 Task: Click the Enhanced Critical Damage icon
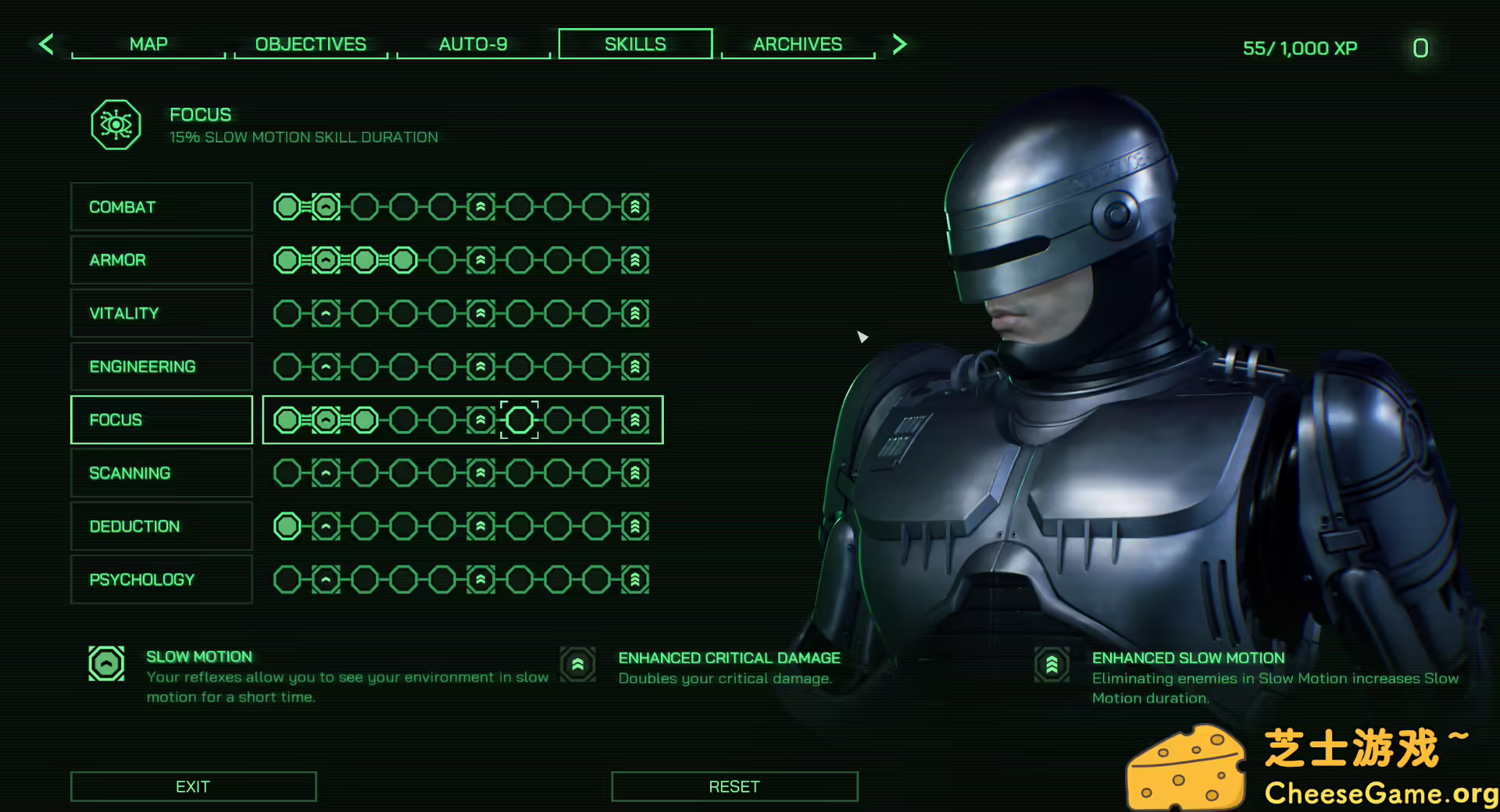point(577,664)
